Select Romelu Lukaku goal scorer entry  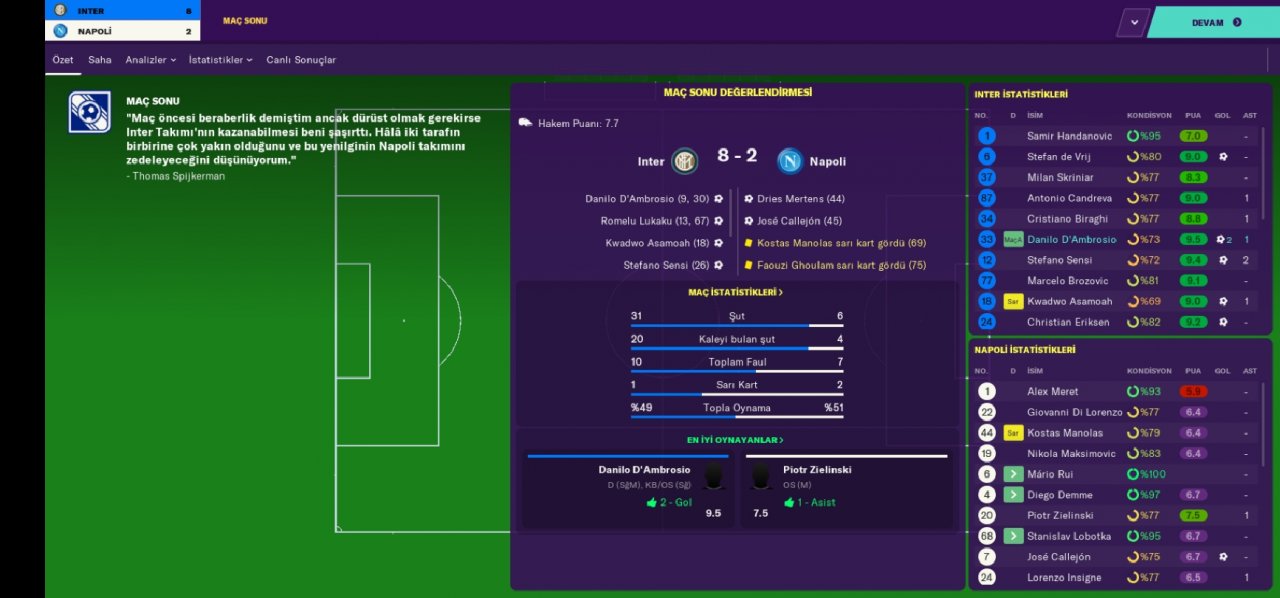(654, 221)
